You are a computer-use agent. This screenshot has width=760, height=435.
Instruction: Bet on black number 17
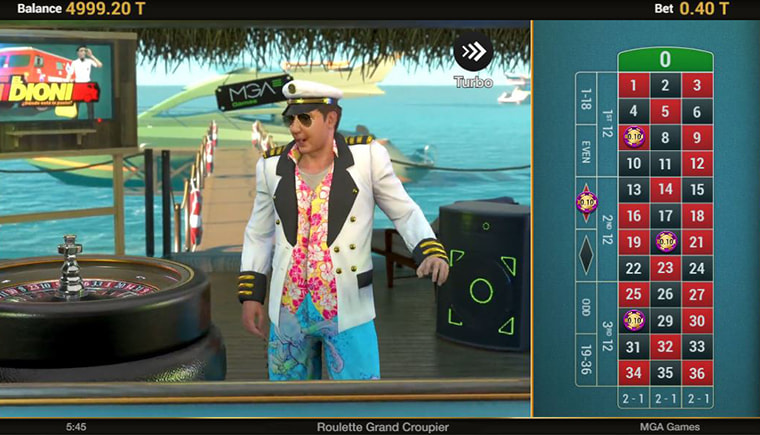(666, 216)
